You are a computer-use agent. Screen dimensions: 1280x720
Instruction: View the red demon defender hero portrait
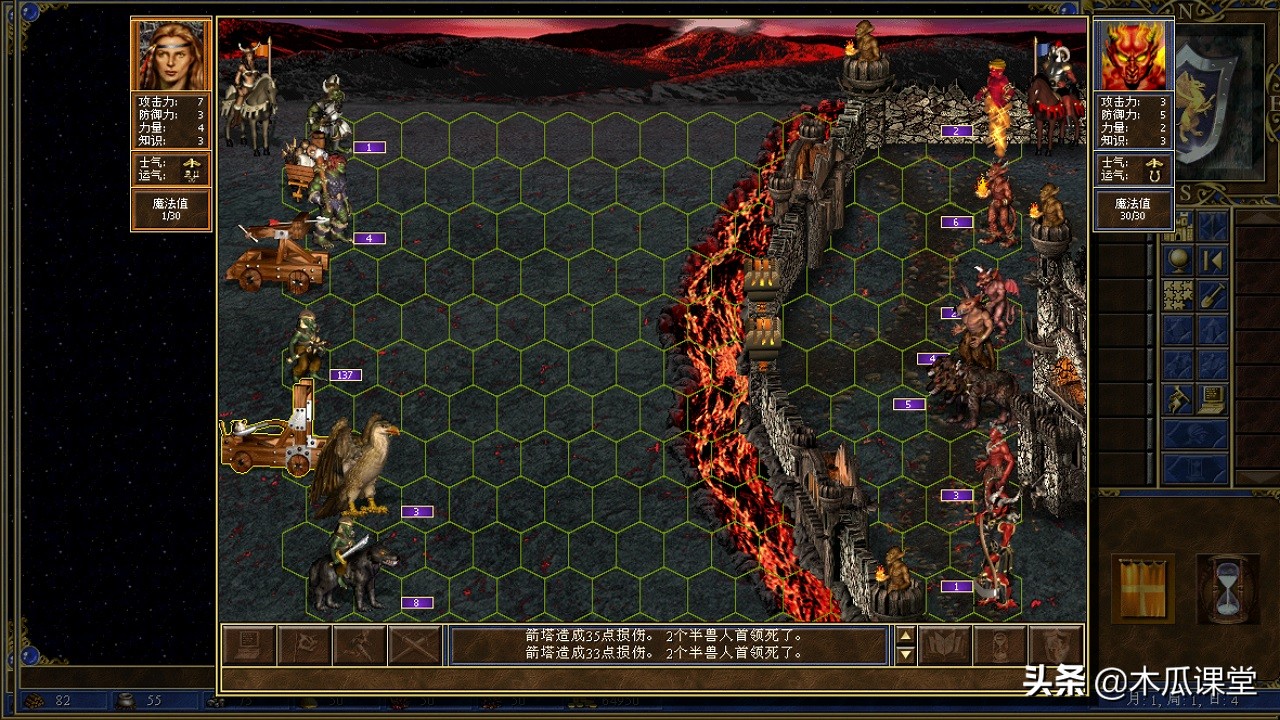[1133, 55]
